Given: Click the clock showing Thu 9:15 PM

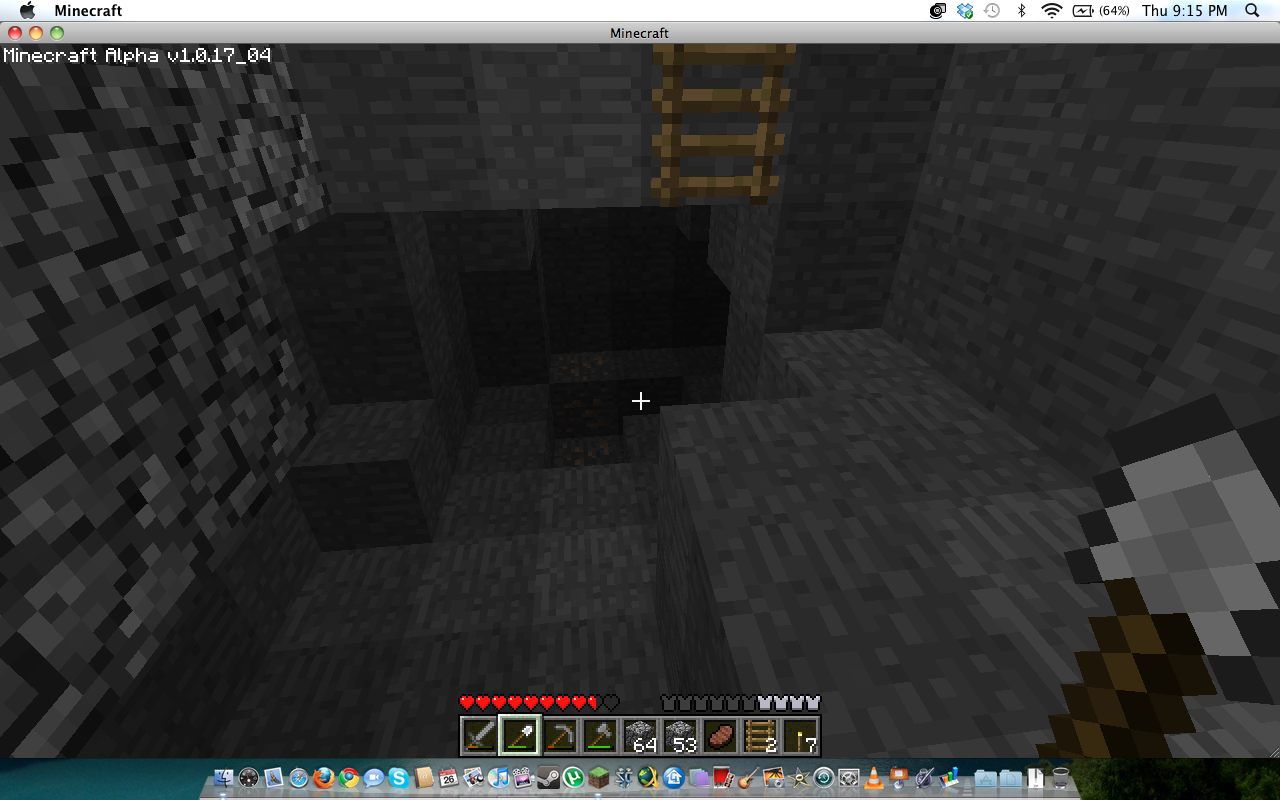Looking at the screenshot, I should click(x=1185, y=11).
